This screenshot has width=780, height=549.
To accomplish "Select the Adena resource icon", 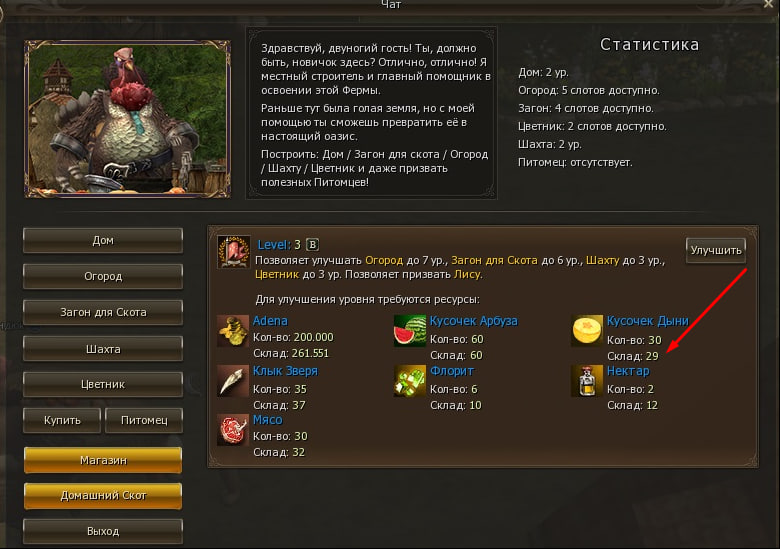I will click(233, 330).
